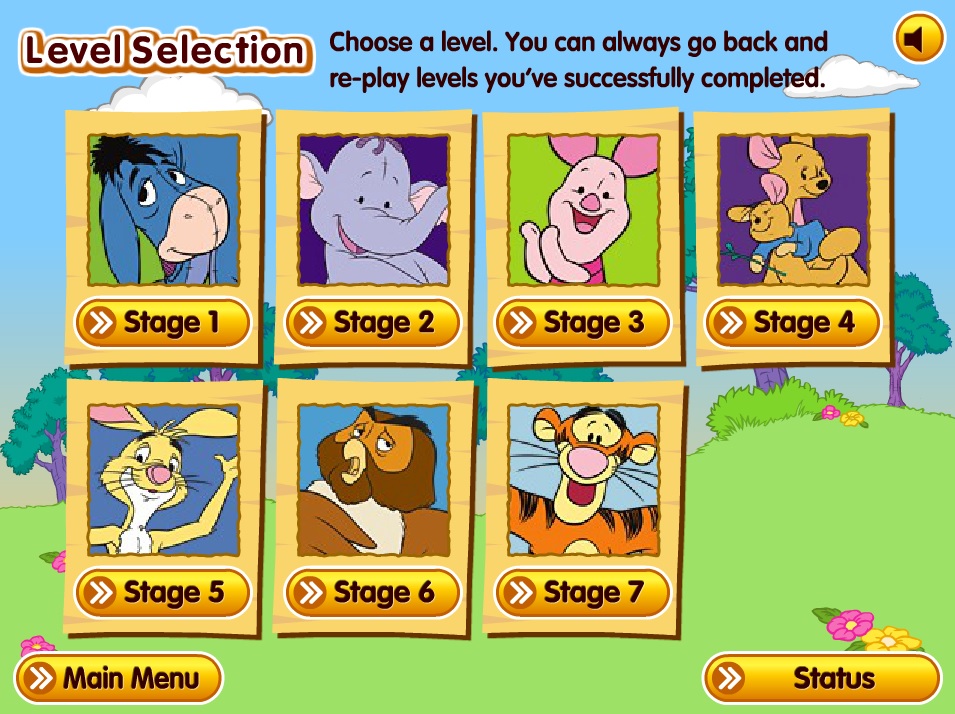Screen dimensions: 955x714
Task: Open the Status screen
Action: [x=822, y=679]
